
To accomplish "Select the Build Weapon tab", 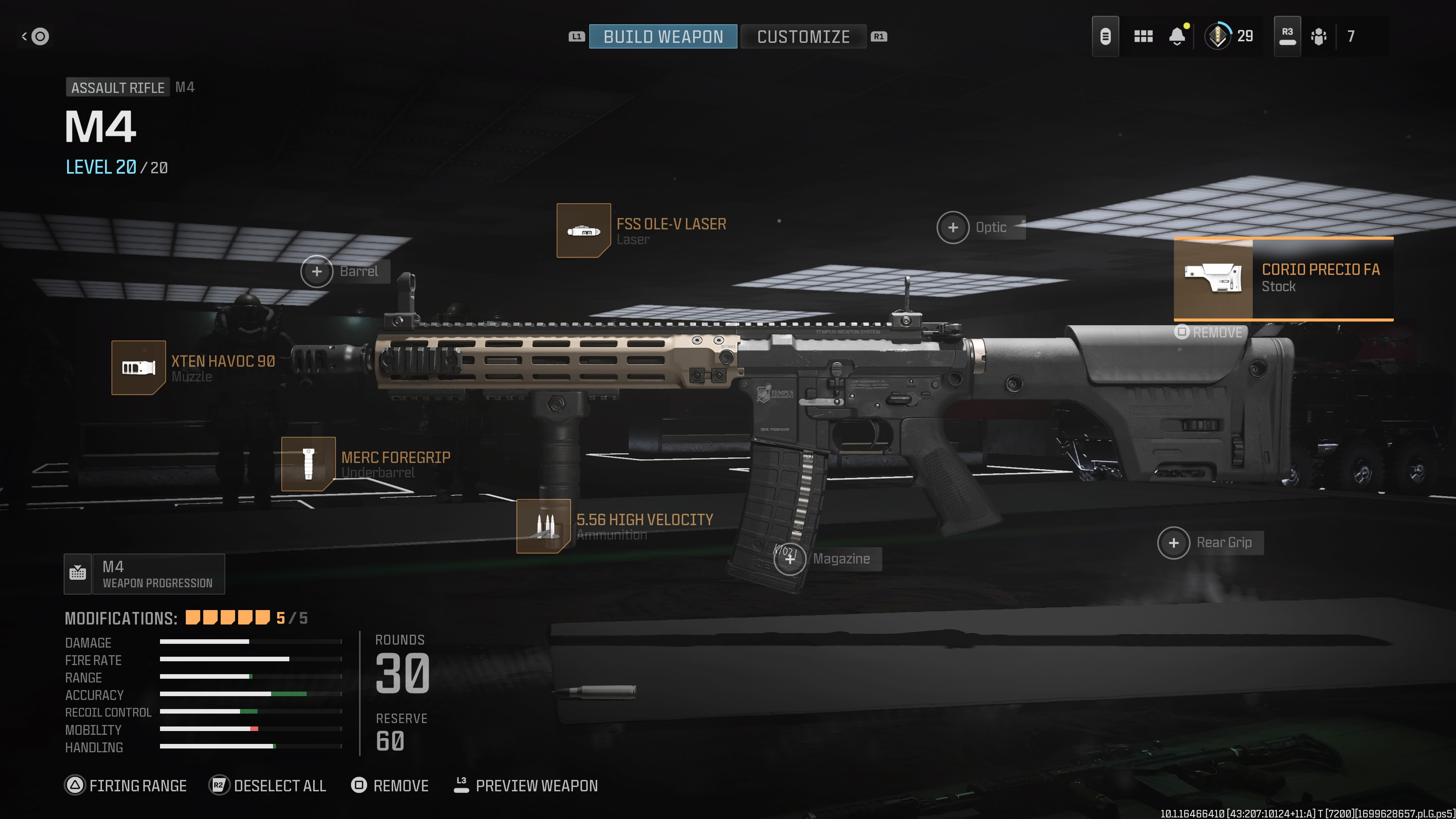I will coord(662,36).
